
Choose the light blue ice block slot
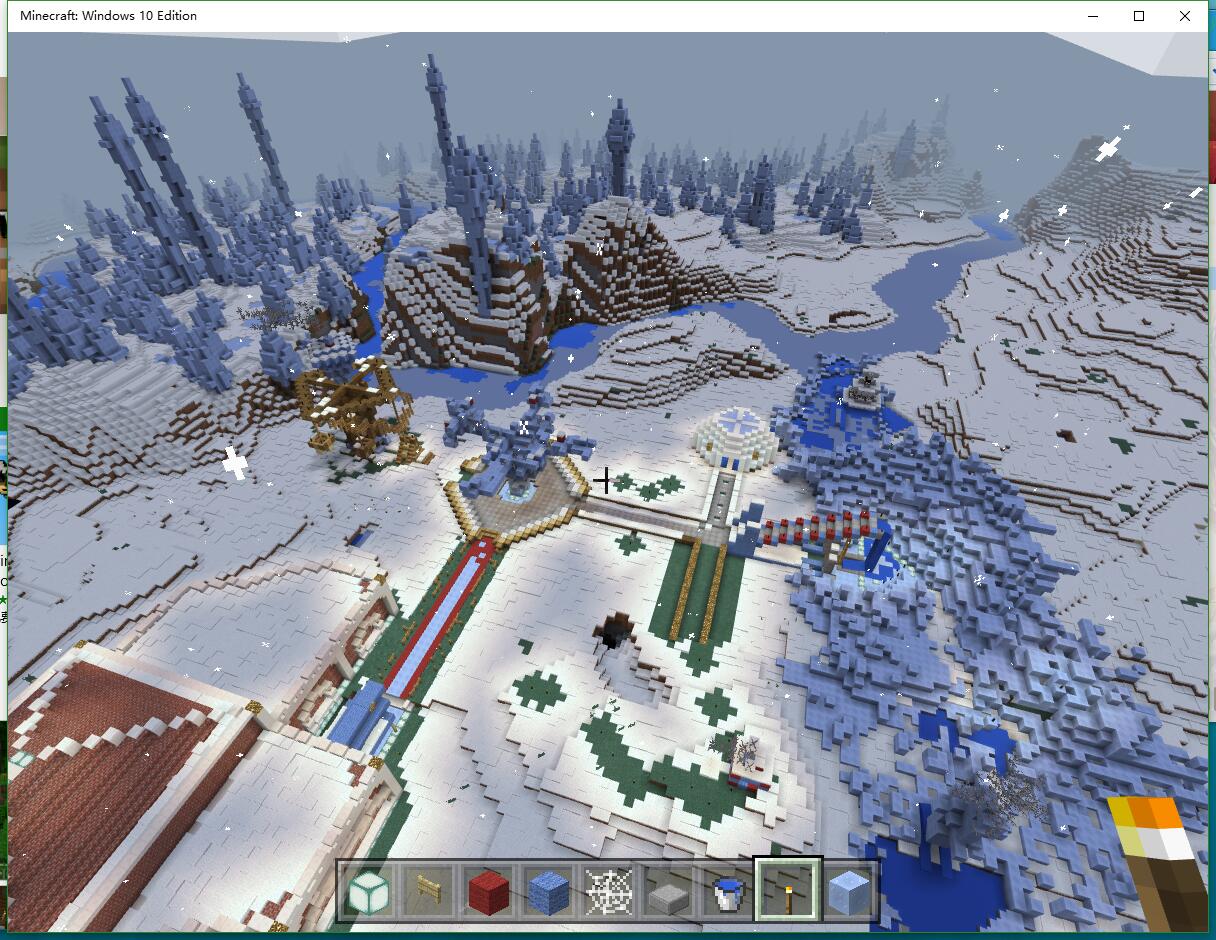(x=849, y=889)
